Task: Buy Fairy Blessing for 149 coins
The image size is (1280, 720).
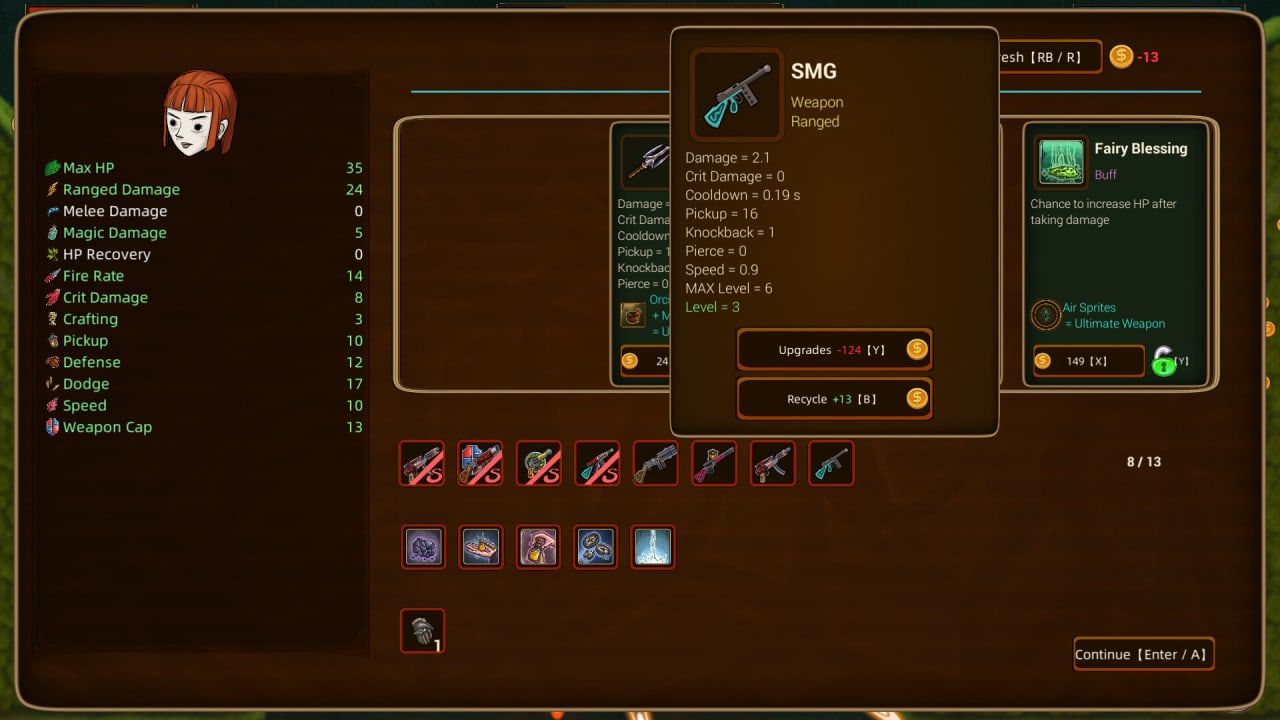Action: pyautogui.click(x=1088, y=361)
